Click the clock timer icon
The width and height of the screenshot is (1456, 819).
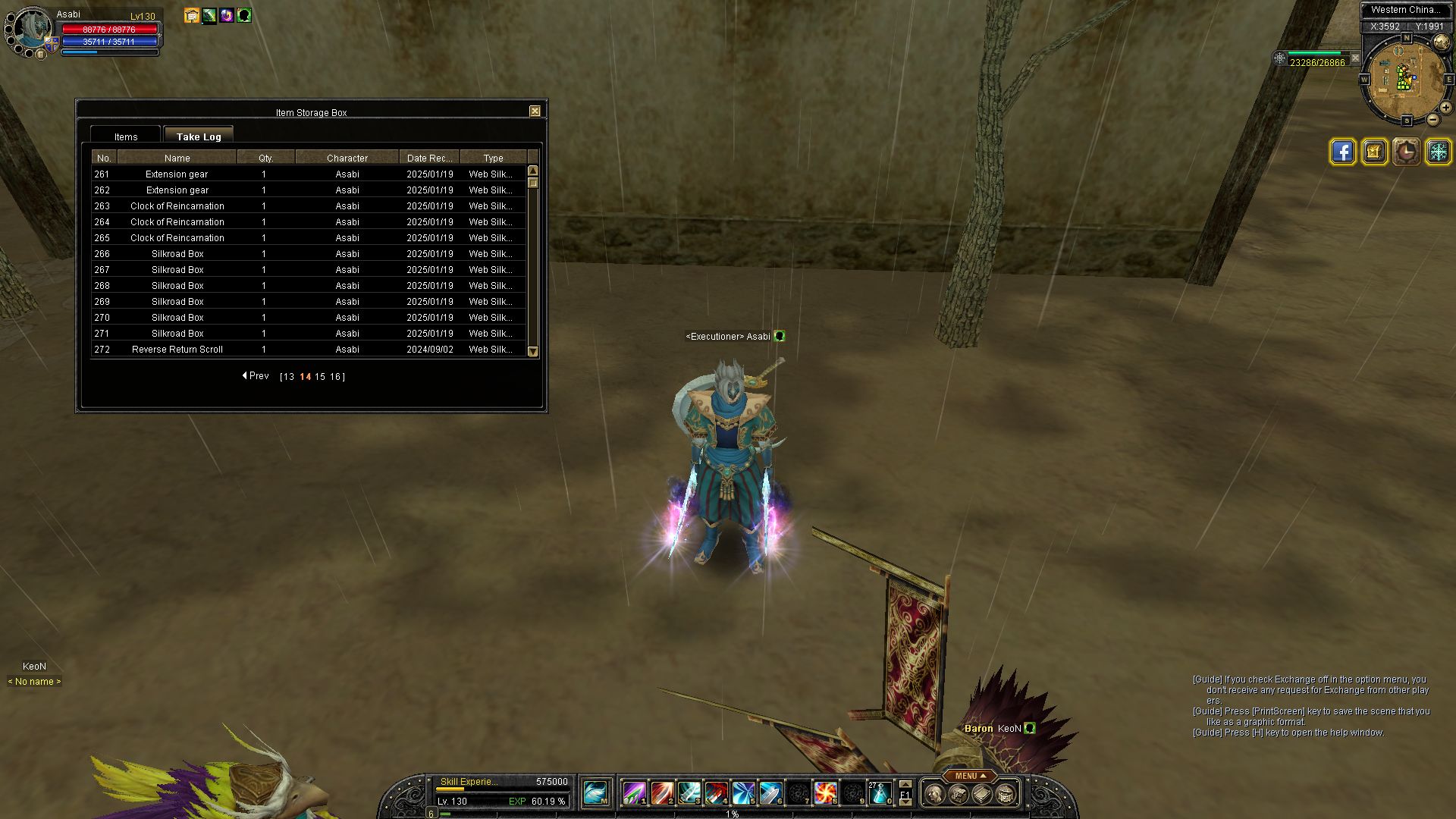(1406, 152)
